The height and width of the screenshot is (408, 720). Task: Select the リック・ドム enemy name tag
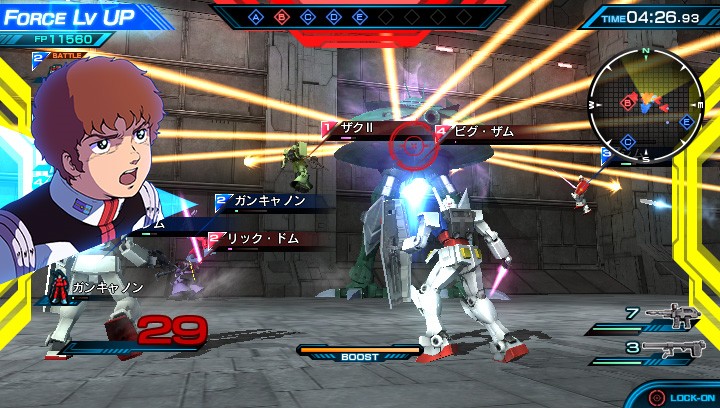coord(262,239)
